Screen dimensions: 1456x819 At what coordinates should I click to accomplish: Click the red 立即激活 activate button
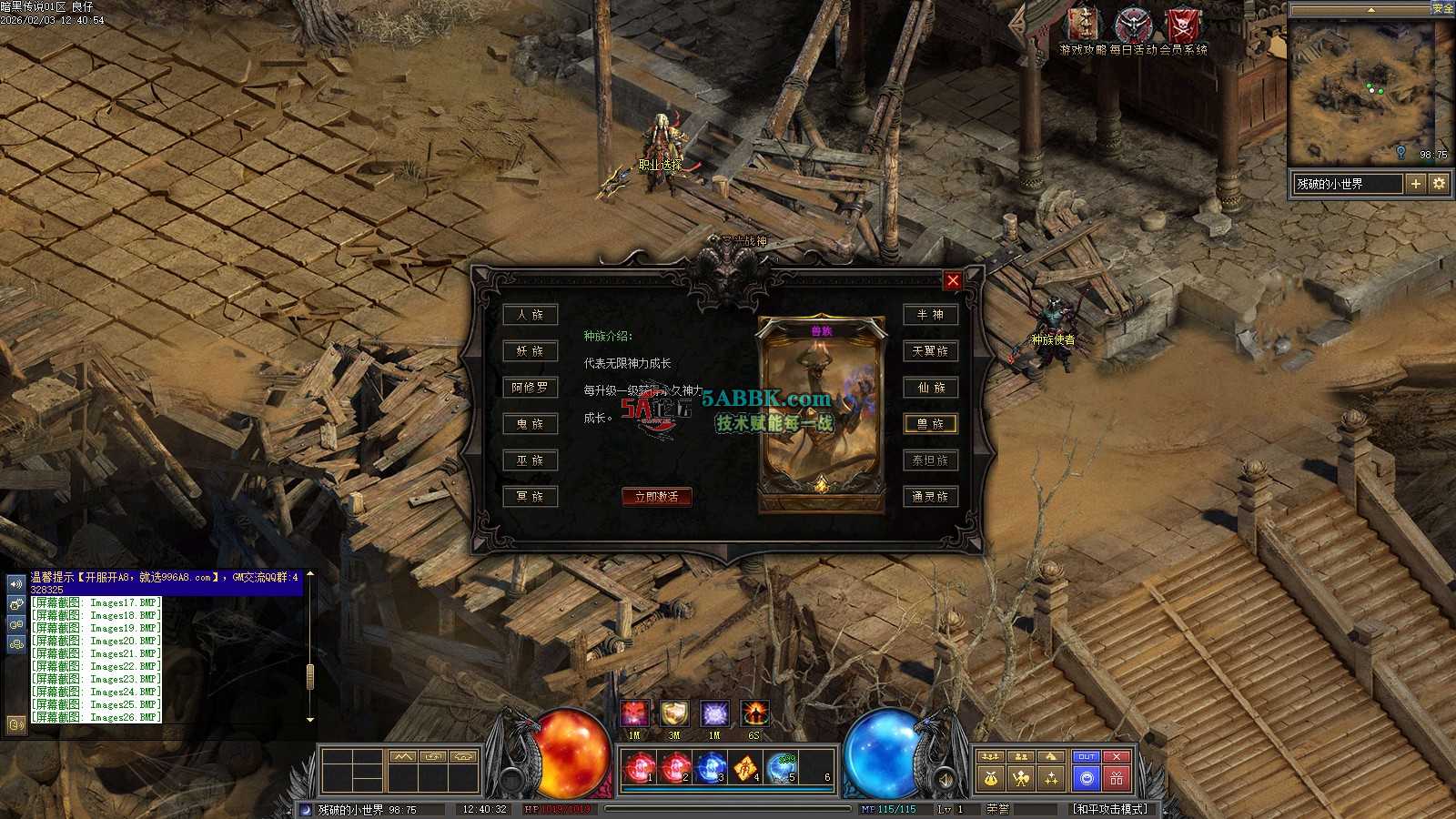(656, 497)
